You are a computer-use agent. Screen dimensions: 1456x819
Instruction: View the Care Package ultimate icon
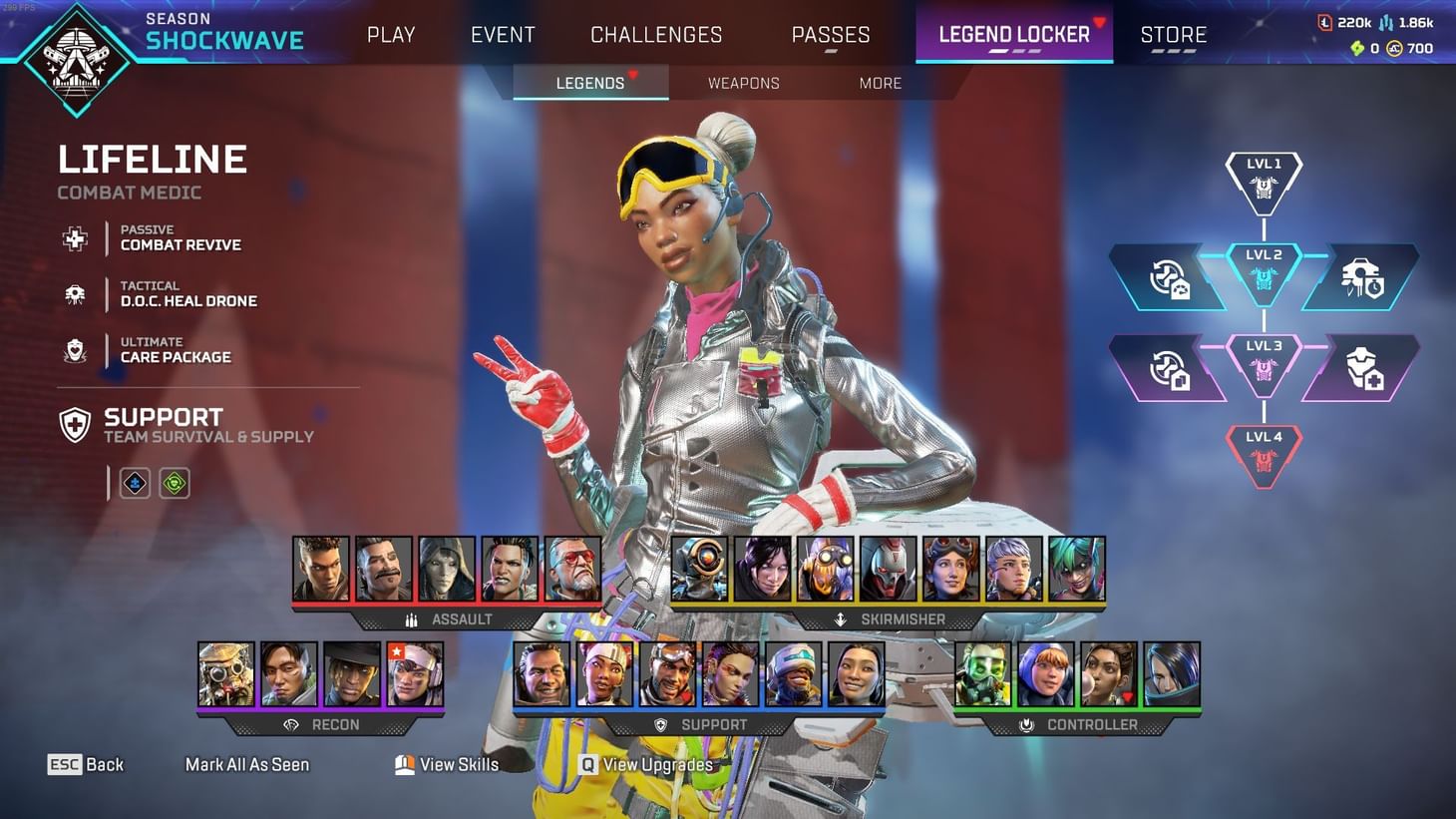75,350
